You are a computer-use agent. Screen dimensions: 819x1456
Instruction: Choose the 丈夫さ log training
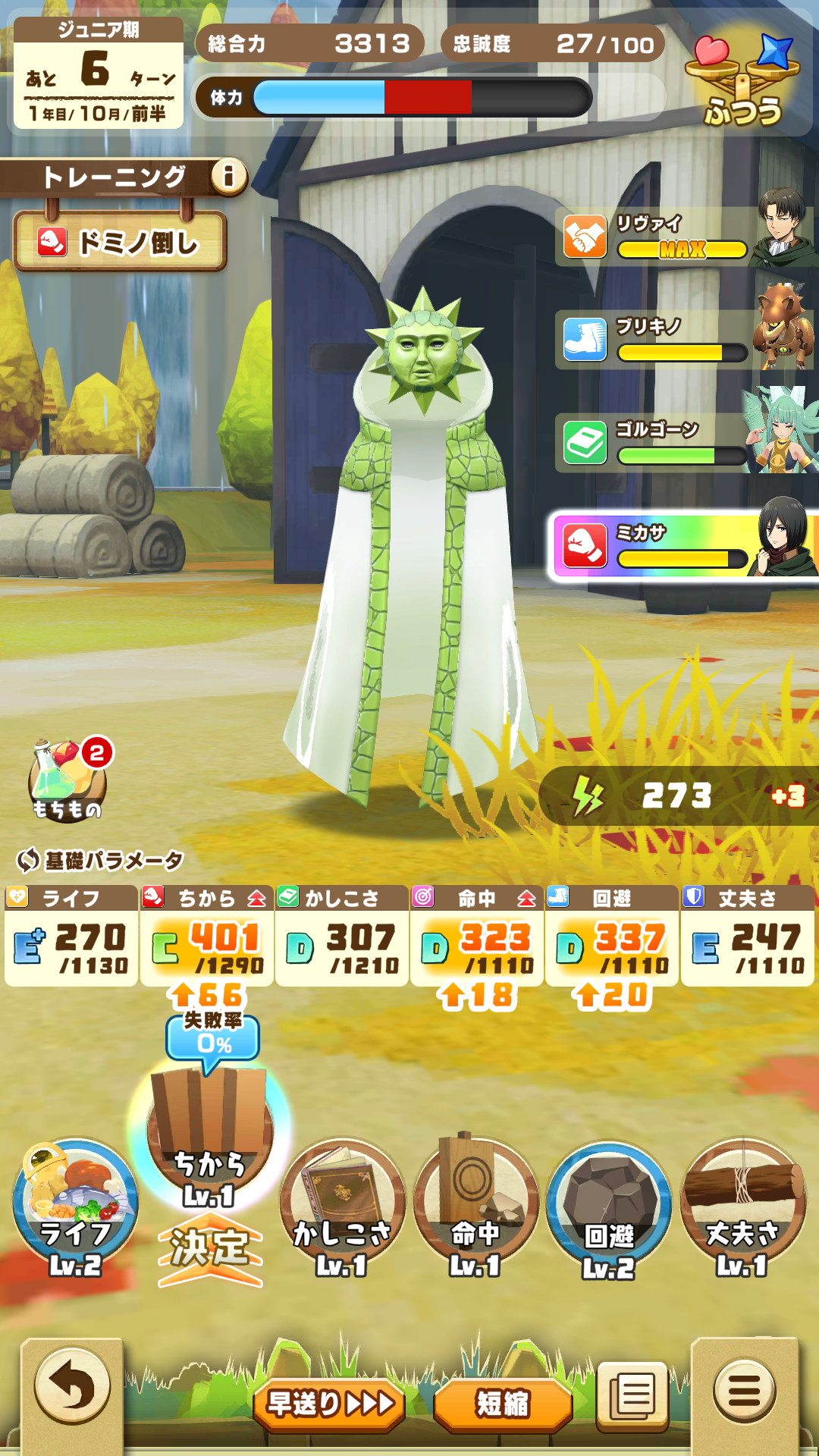click(x=743, y=1207)
